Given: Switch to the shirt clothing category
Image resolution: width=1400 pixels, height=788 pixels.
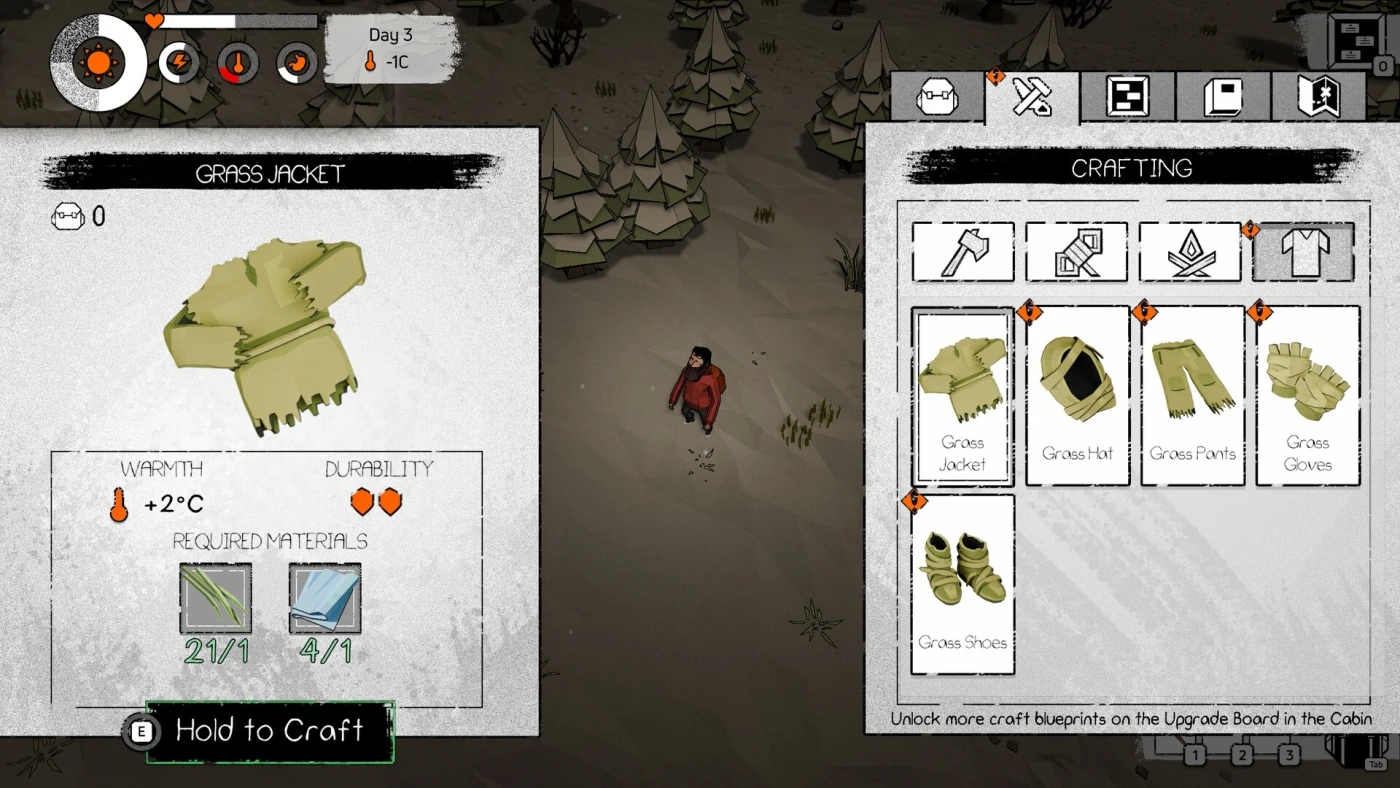Looking at the screenshot, I should point(1303,252).
